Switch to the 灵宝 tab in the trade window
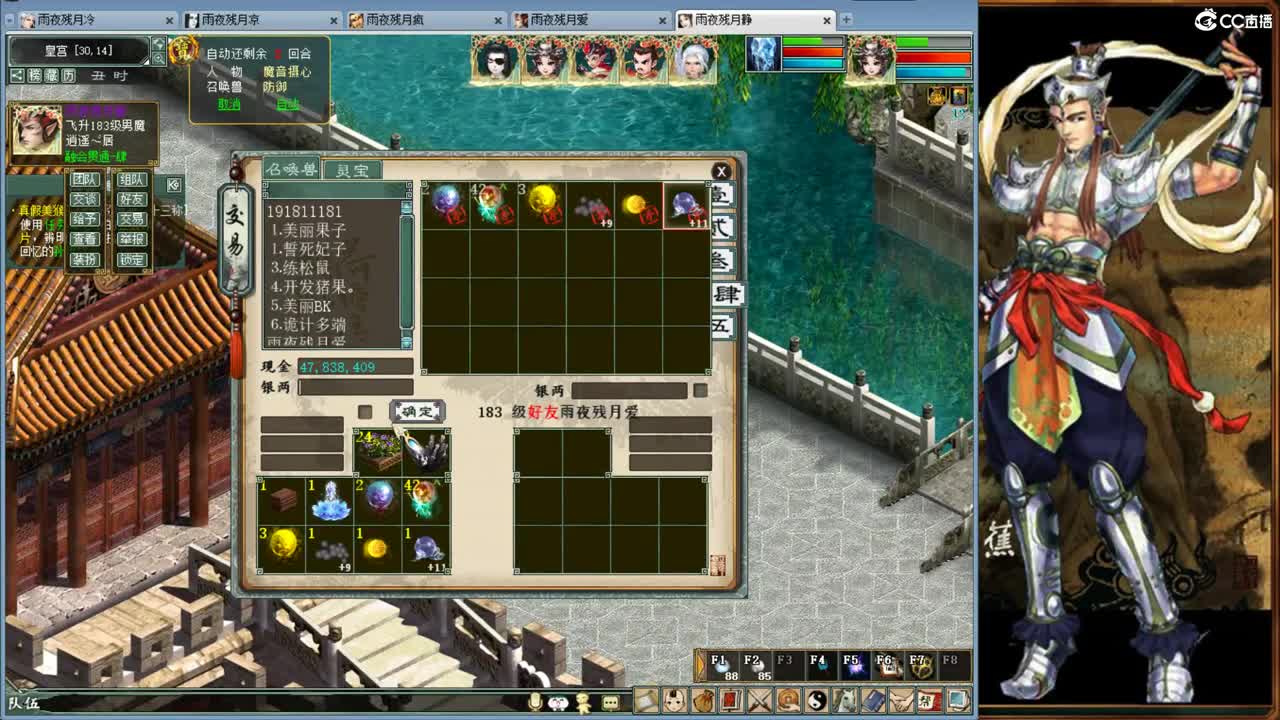This screenshot has width=1280, height=720. 351,168
